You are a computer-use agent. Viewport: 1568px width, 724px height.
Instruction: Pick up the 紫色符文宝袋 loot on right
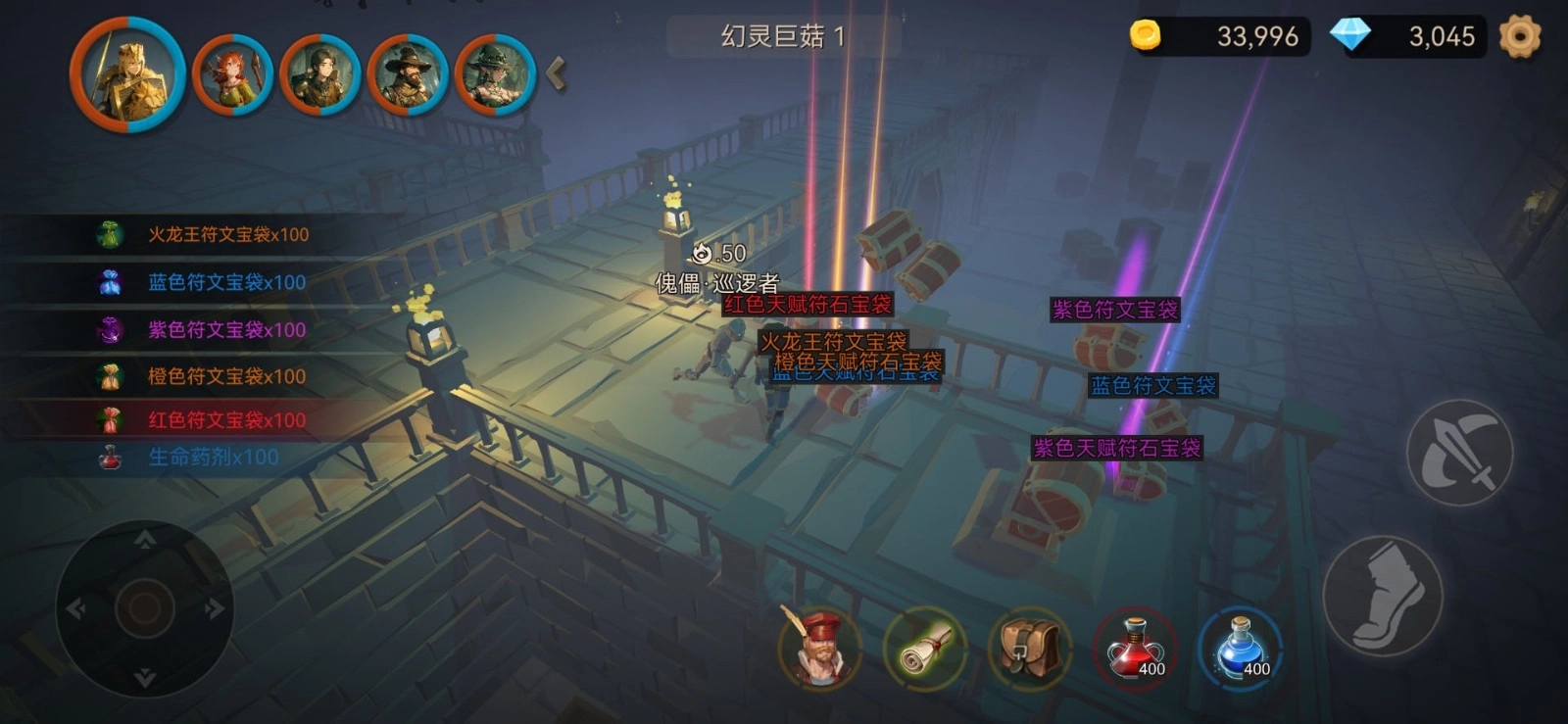(x=1117, y=308)
